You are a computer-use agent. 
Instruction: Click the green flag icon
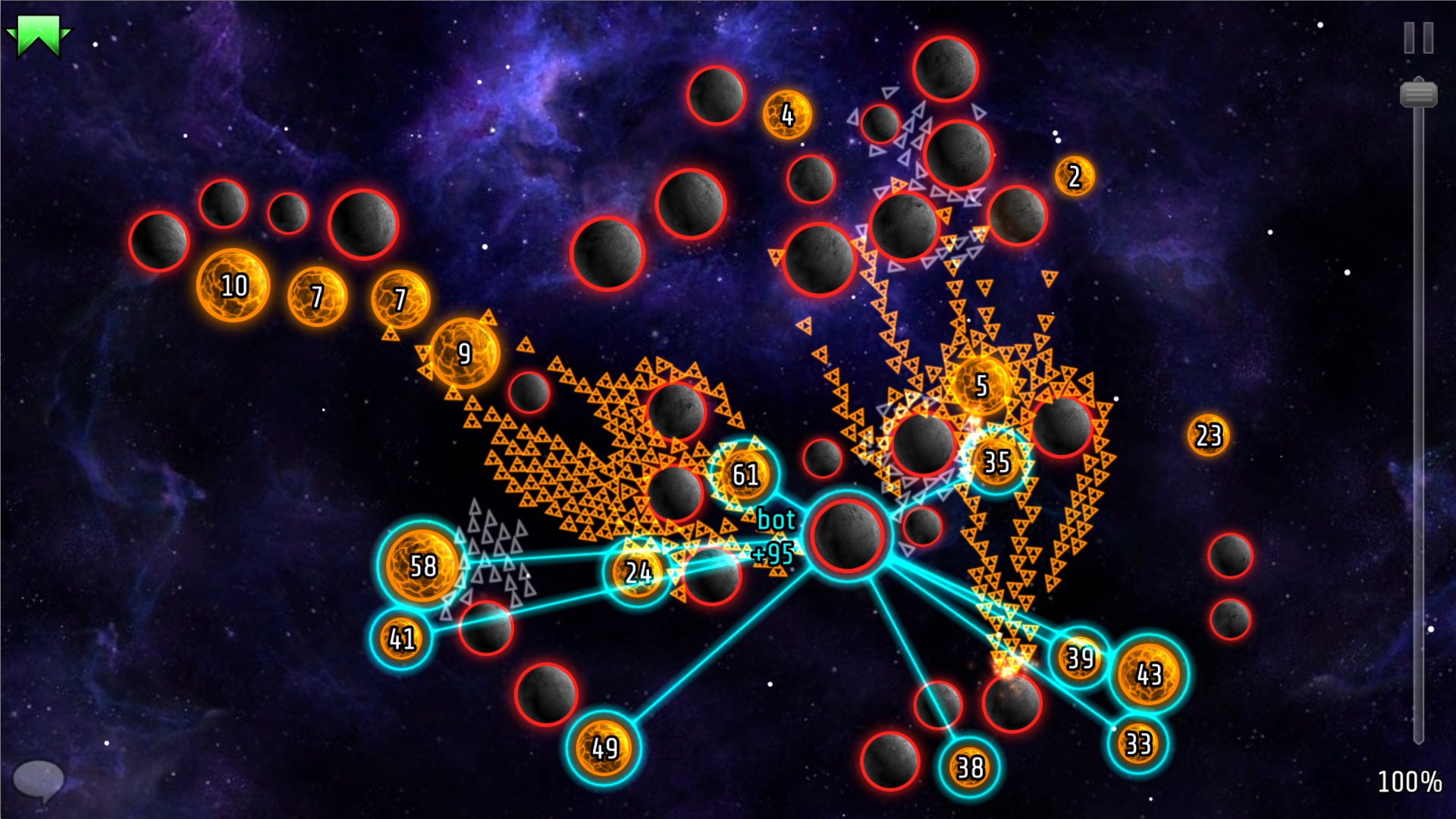pyautogui.click(x=37, y=36)
